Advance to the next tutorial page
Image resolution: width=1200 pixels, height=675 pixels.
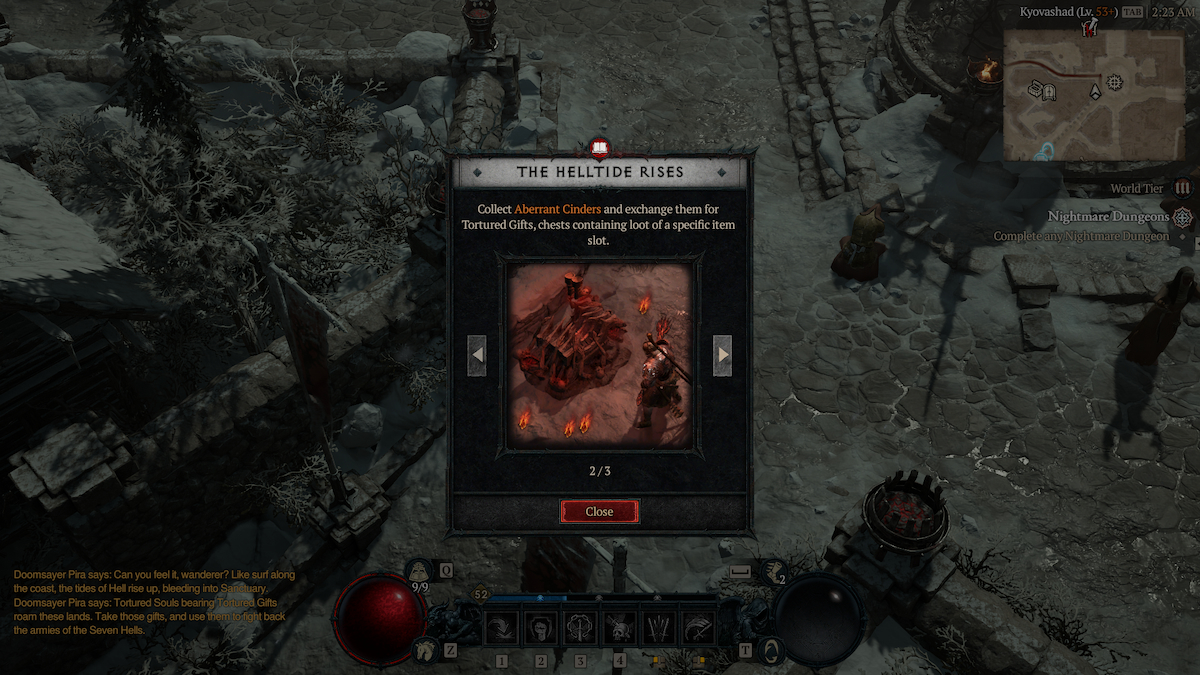coord(722,355)
